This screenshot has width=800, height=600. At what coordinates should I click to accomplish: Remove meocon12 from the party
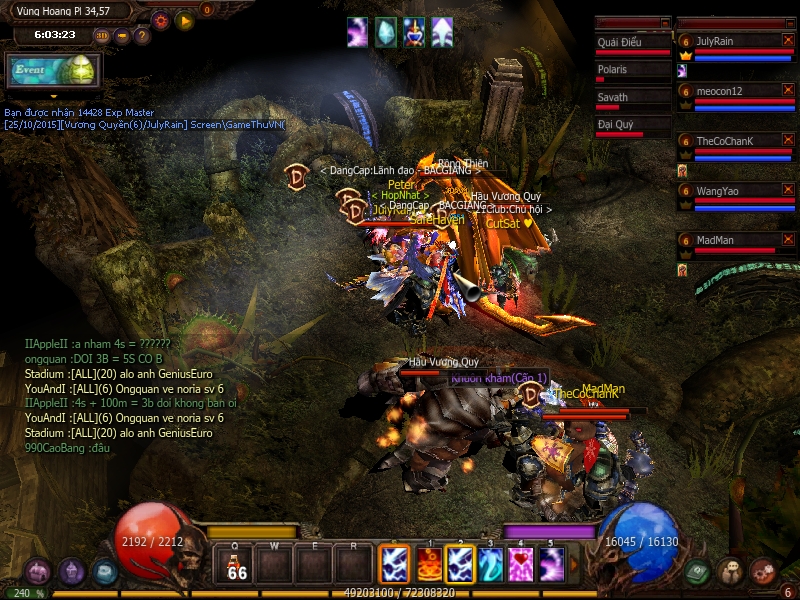point(788,90)
